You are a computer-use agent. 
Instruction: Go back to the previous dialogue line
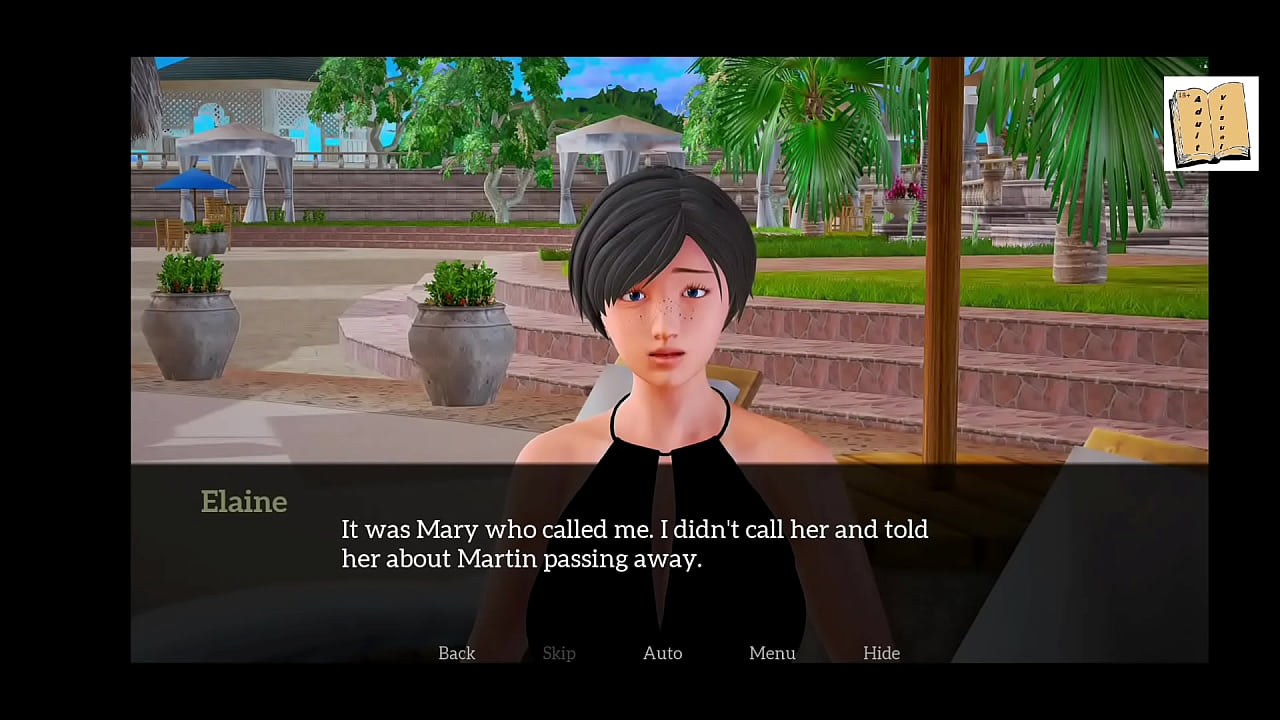(456, 653)
